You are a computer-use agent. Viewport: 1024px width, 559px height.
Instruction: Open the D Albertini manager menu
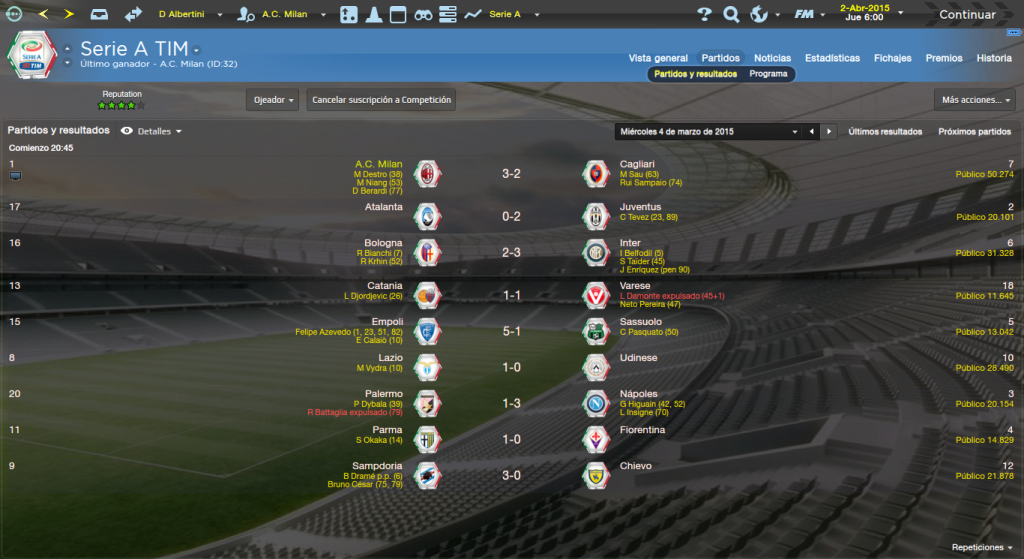click(x=190, y=15)
